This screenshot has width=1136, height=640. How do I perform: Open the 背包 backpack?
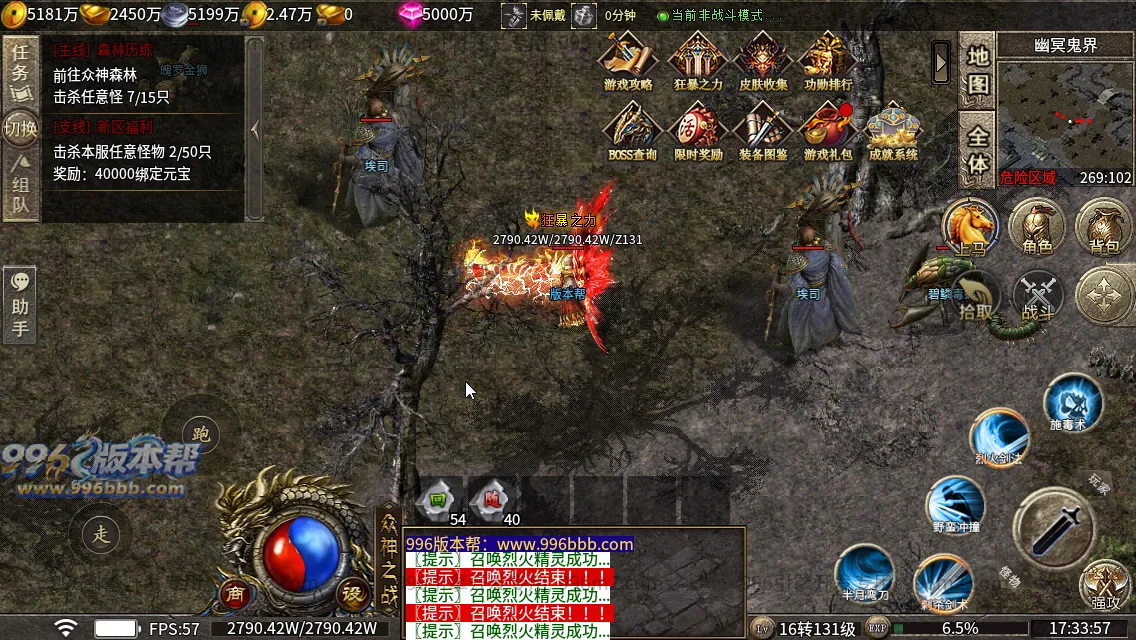pyautogui.click(x=1103, y=227)
